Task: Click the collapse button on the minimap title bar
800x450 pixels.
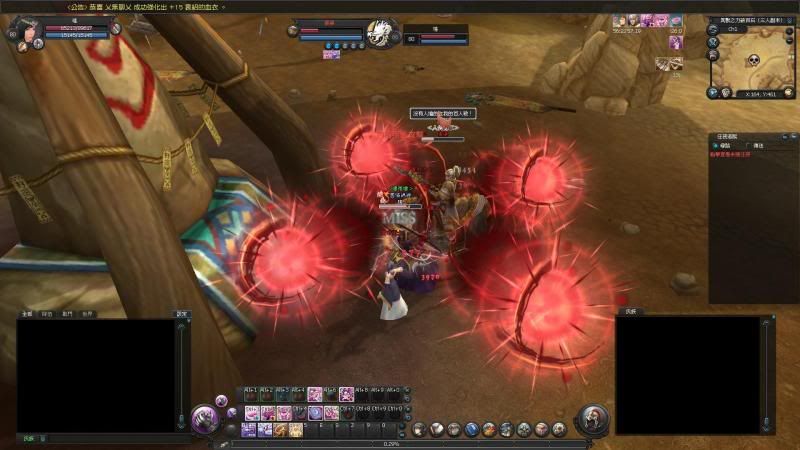Action: click(789, 19)
